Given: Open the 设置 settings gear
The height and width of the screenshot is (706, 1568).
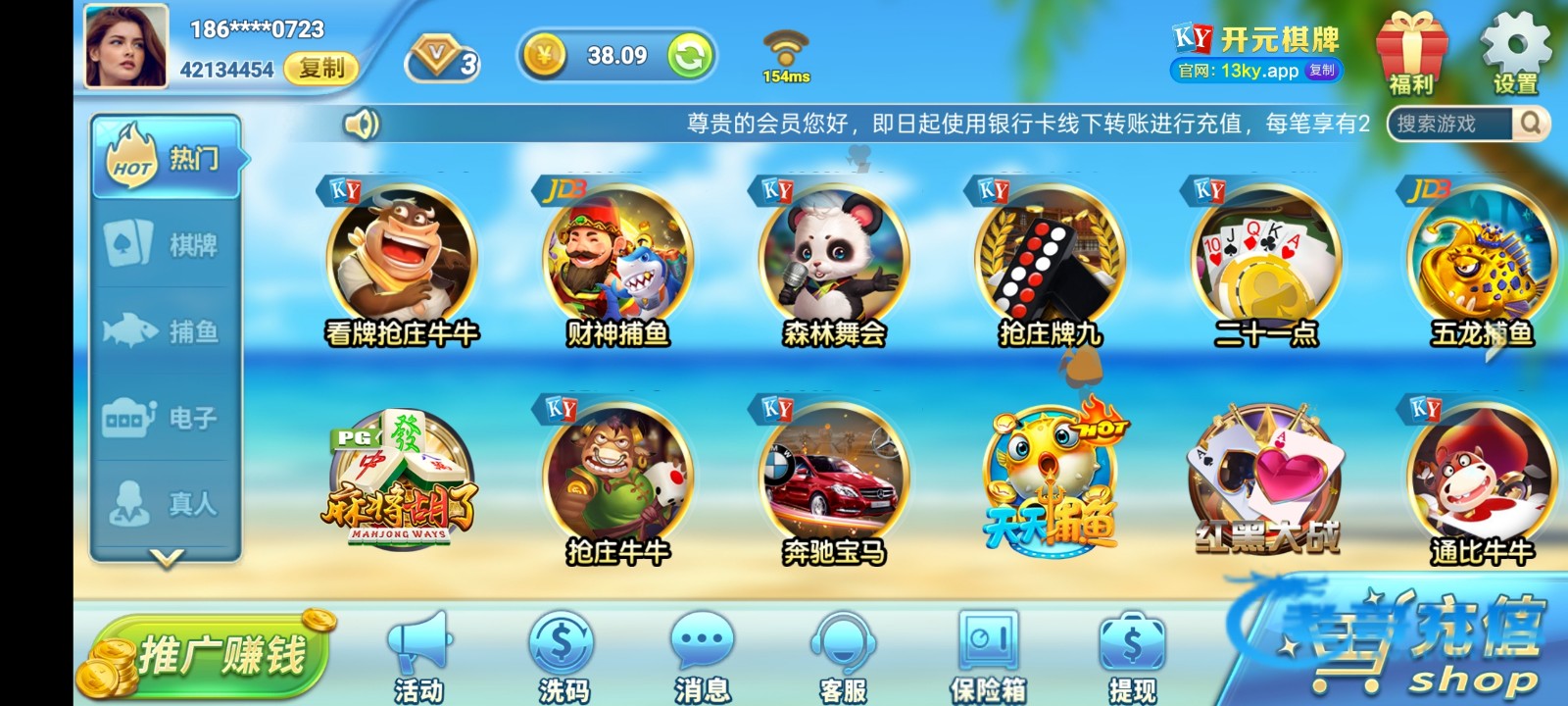Looking at the screenshot, I should pos(1515,54).
